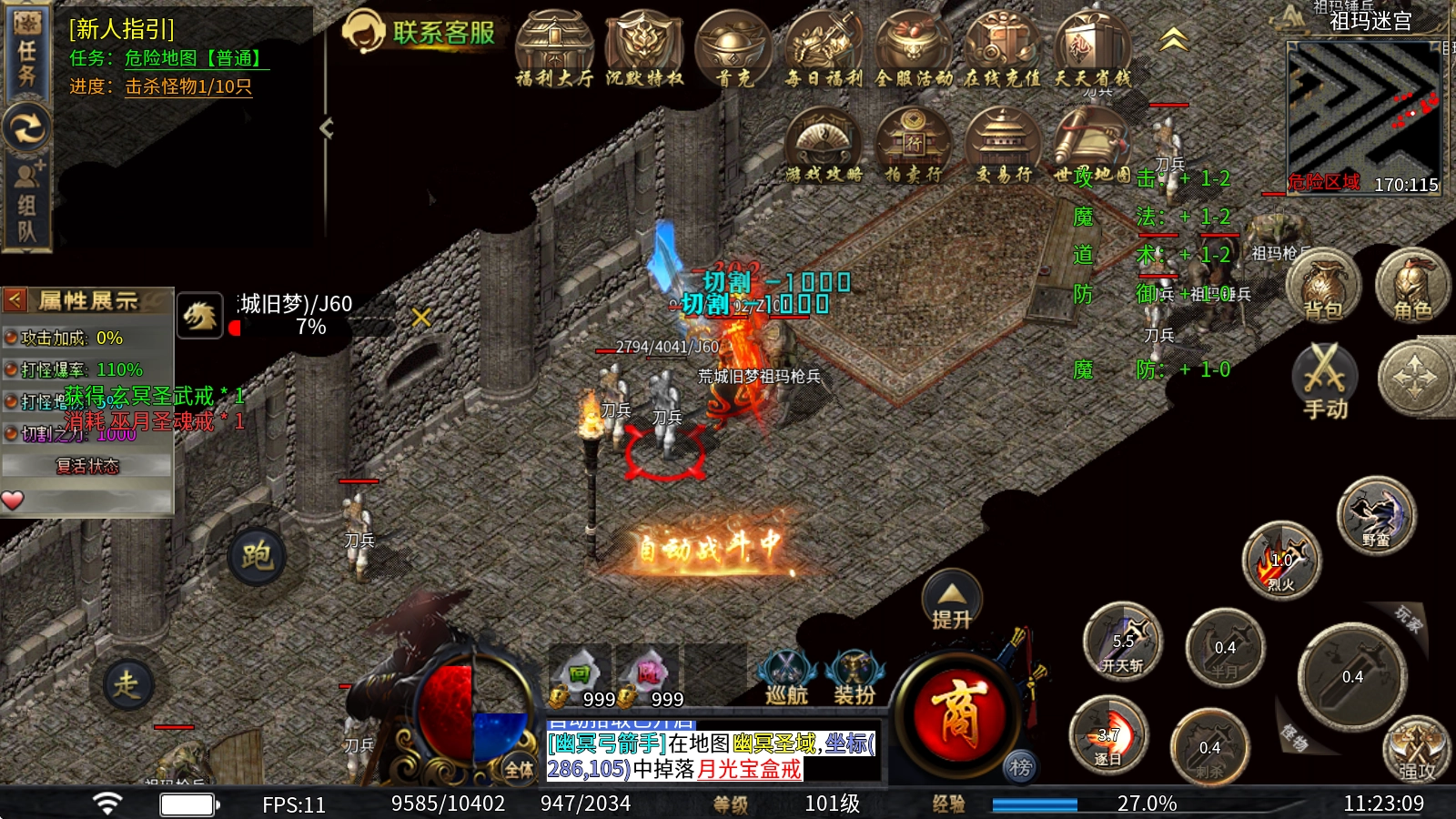Open the 在线充值 online recharge icon

[1003, 50]
